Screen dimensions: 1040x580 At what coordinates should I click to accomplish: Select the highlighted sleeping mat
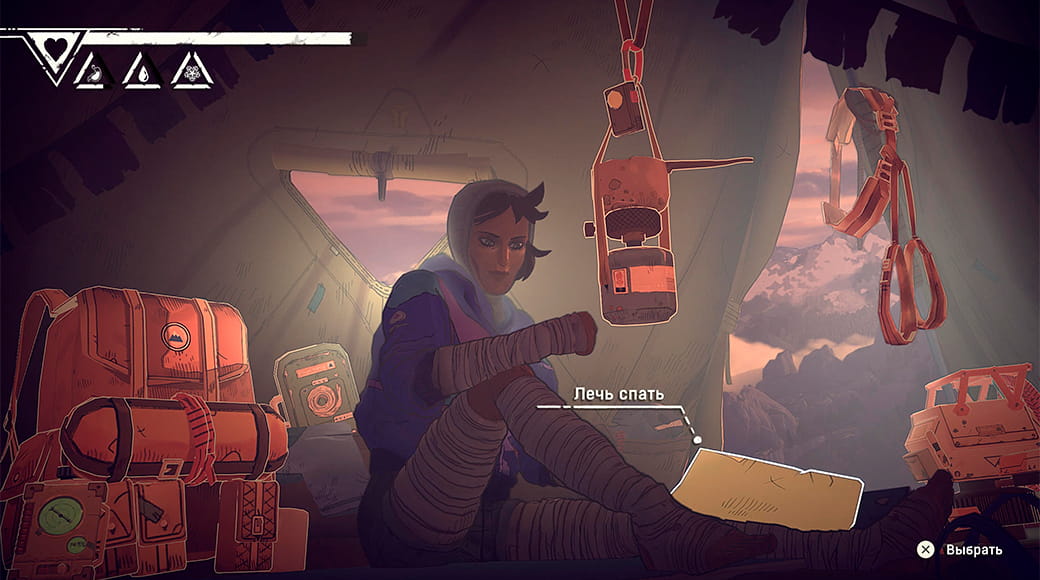click(768, 487)
